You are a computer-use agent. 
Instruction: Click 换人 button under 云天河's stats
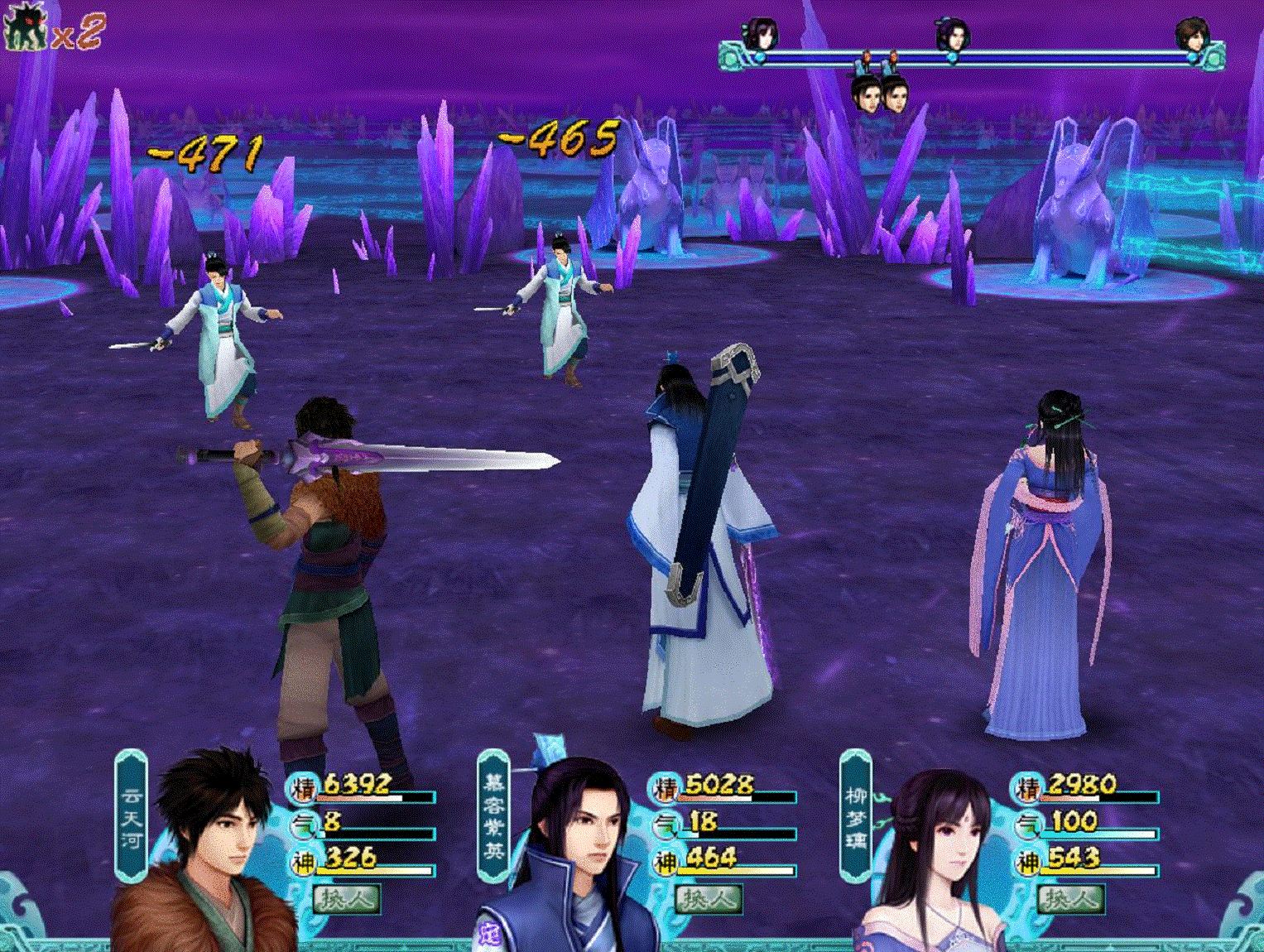[x=346, y=899]
